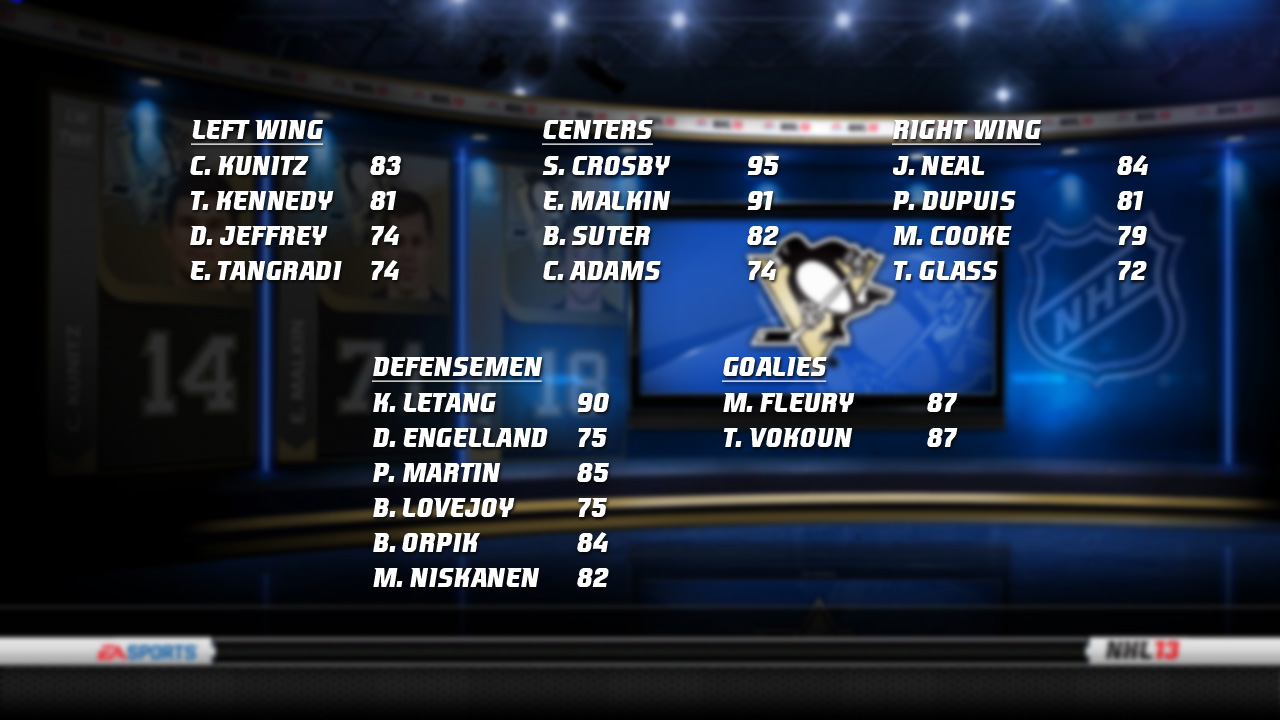Select goalie M. Fleury
1280x720 pixels.
(x=788, y=403)
